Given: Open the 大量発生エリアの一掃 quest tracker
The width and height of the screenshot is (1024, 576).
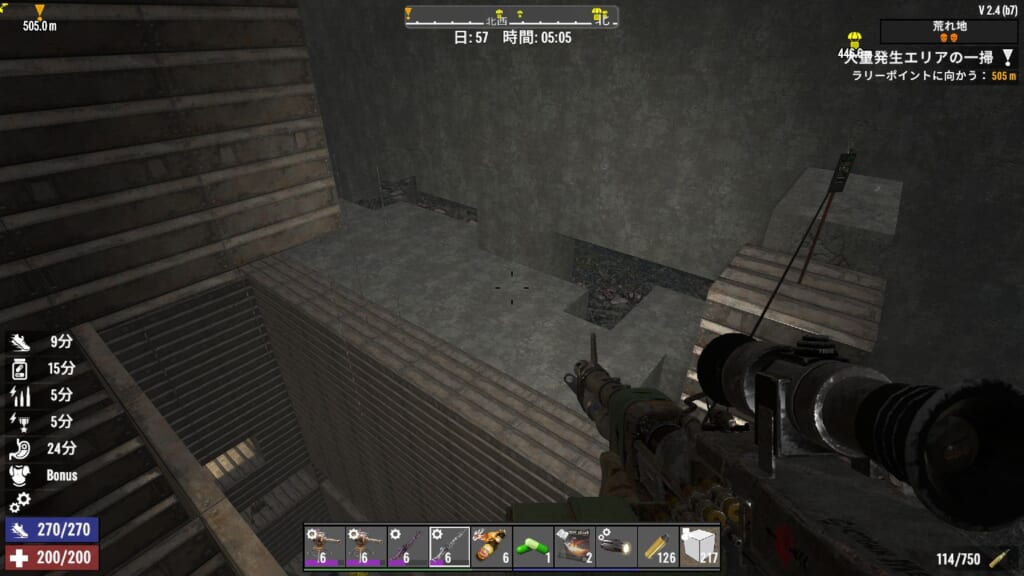Looking at the screenshot, I should [x=920, y=58].
